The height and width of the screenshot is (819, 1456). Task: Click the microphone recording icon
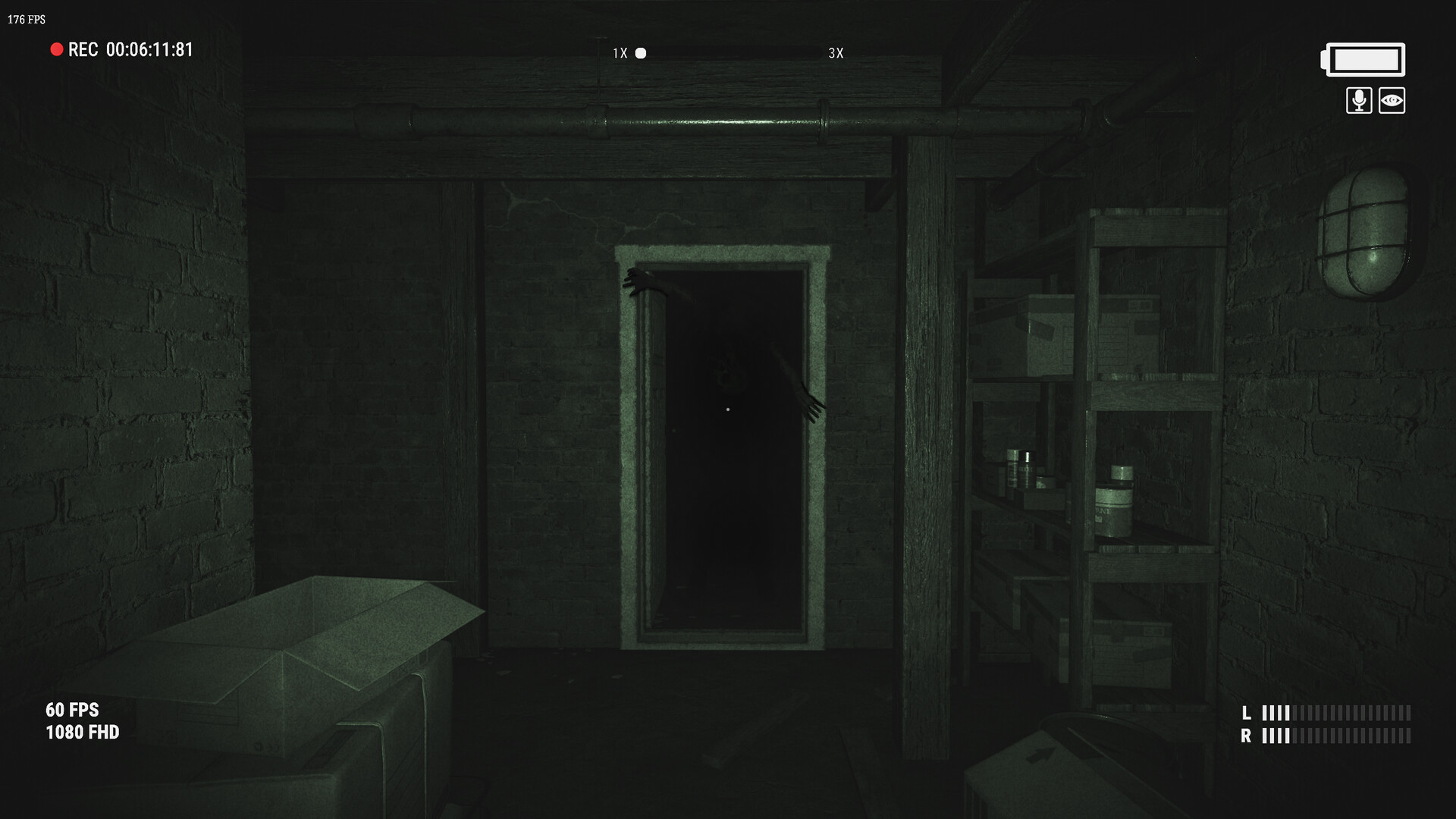click(1359, 100)
